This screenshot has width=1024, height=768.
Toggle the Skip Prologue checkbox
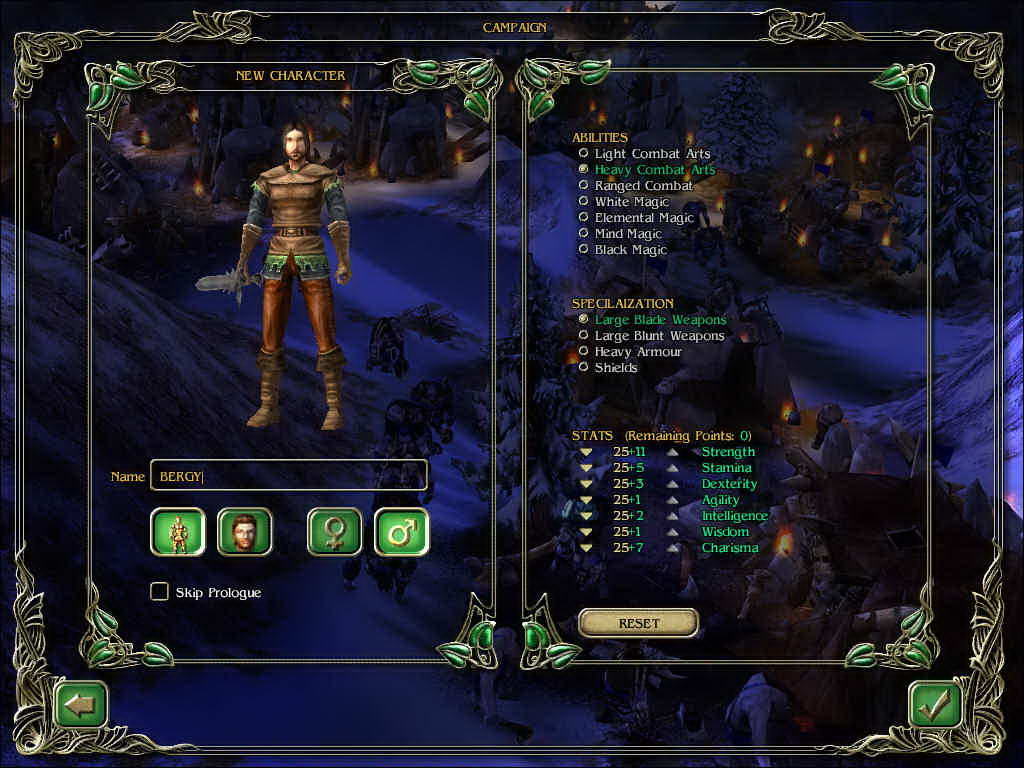coord(159,592)
